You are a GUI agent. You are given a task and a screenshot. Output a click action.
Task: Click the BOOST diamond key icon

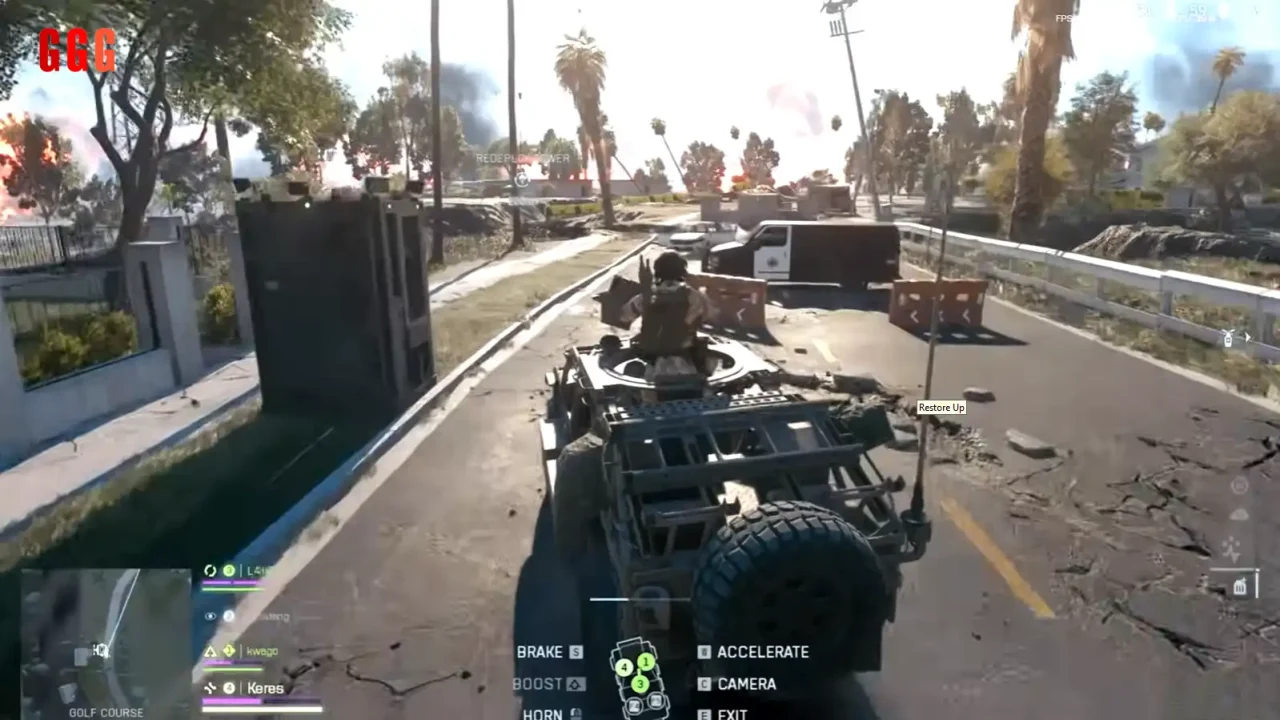tap(575, 685)
